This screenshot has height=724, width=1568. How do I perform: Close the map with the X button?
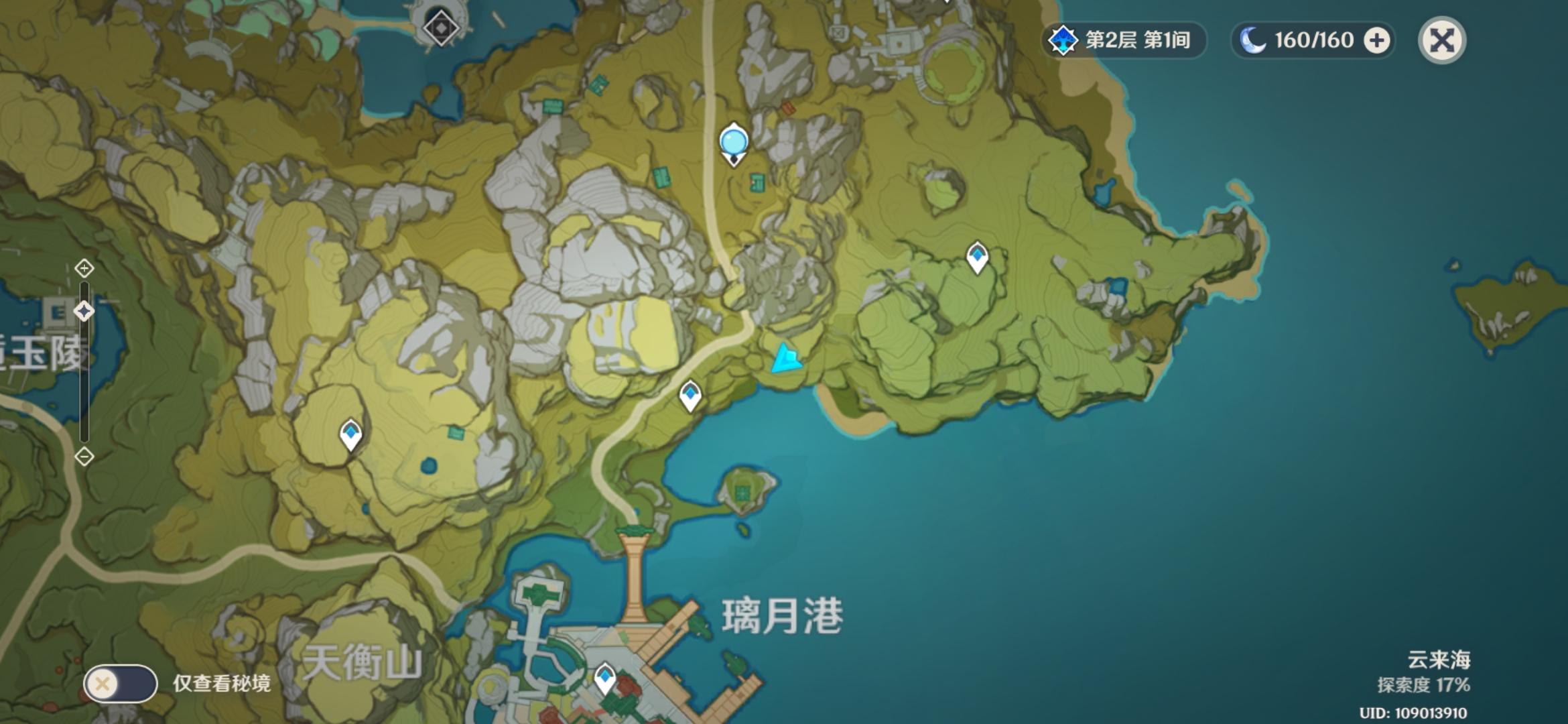coord(1441,40)
